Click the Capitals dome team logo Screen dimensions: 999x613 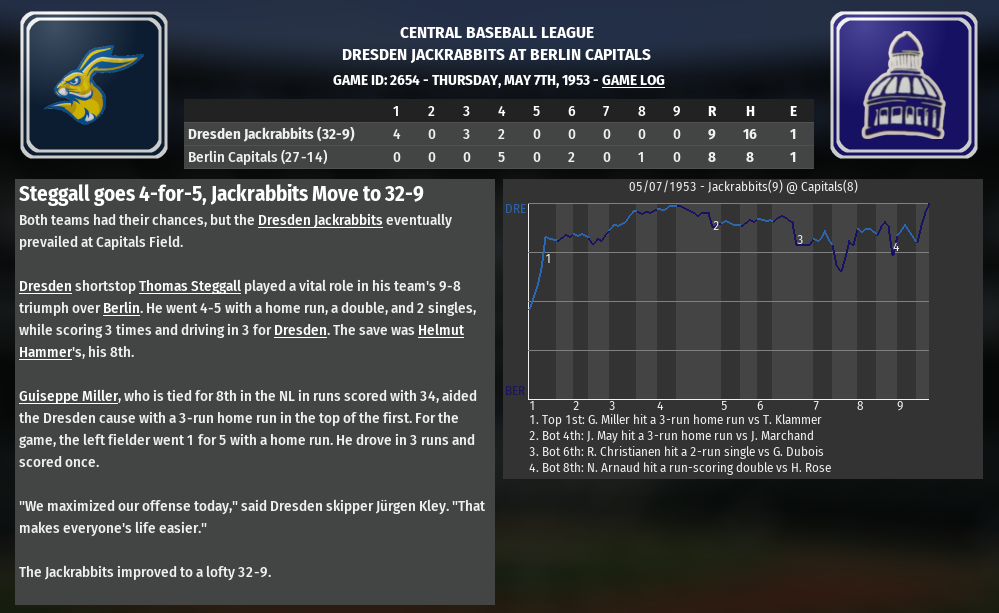[x=903, y=85]
